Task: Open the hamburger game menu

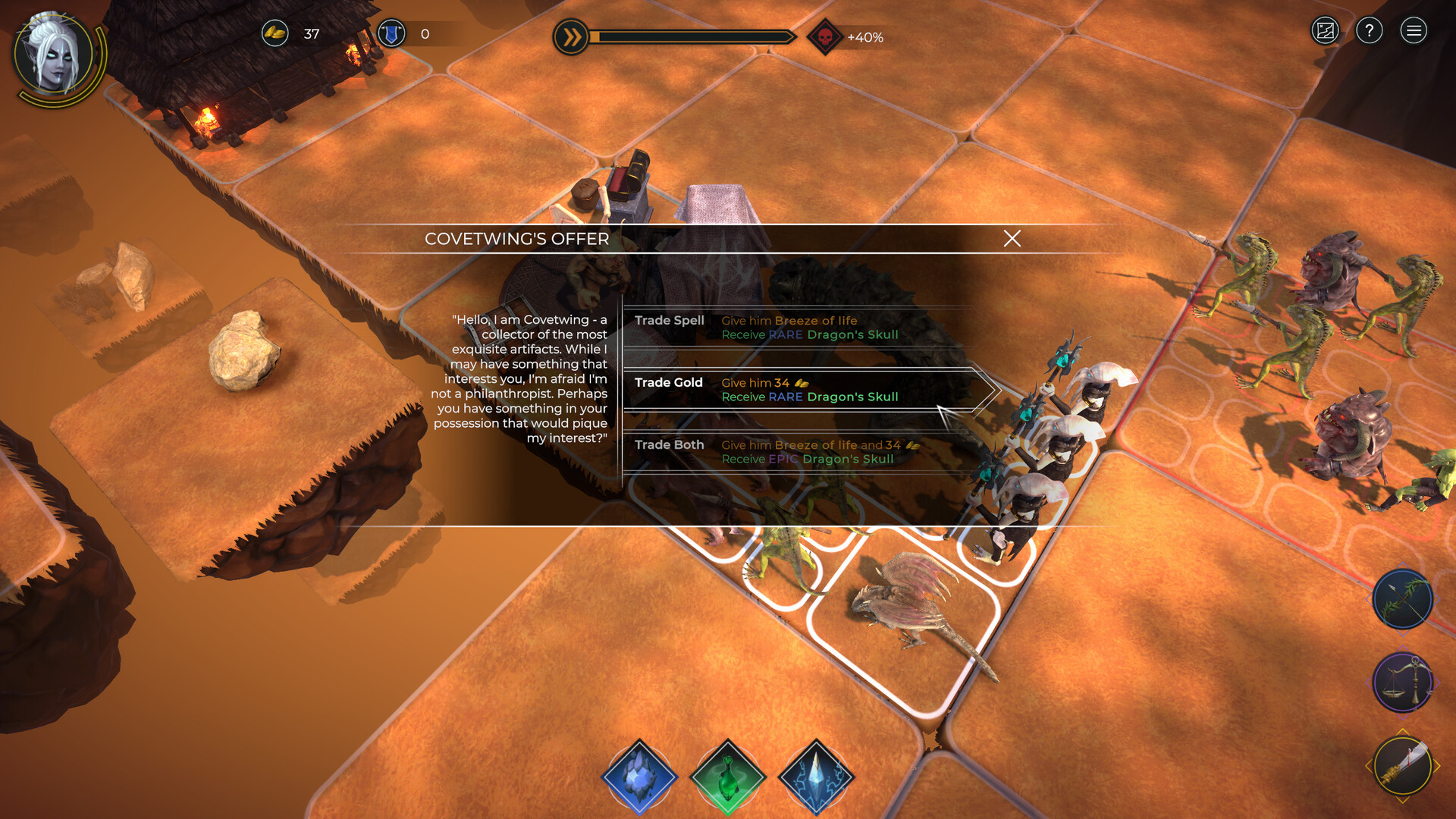Action: pos(1414,30)
